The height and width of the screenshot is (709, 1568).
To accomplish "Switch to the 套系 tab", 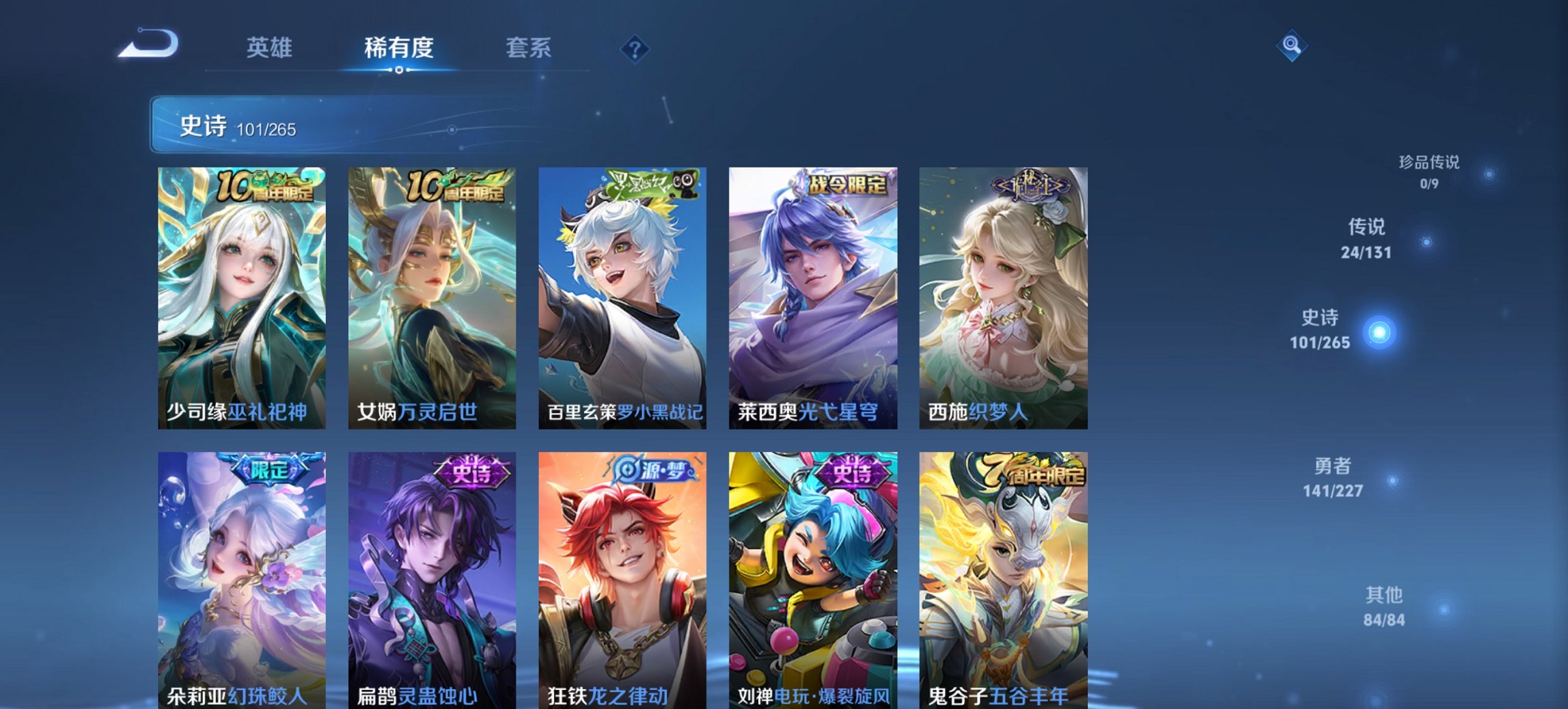I will point(529,48).
